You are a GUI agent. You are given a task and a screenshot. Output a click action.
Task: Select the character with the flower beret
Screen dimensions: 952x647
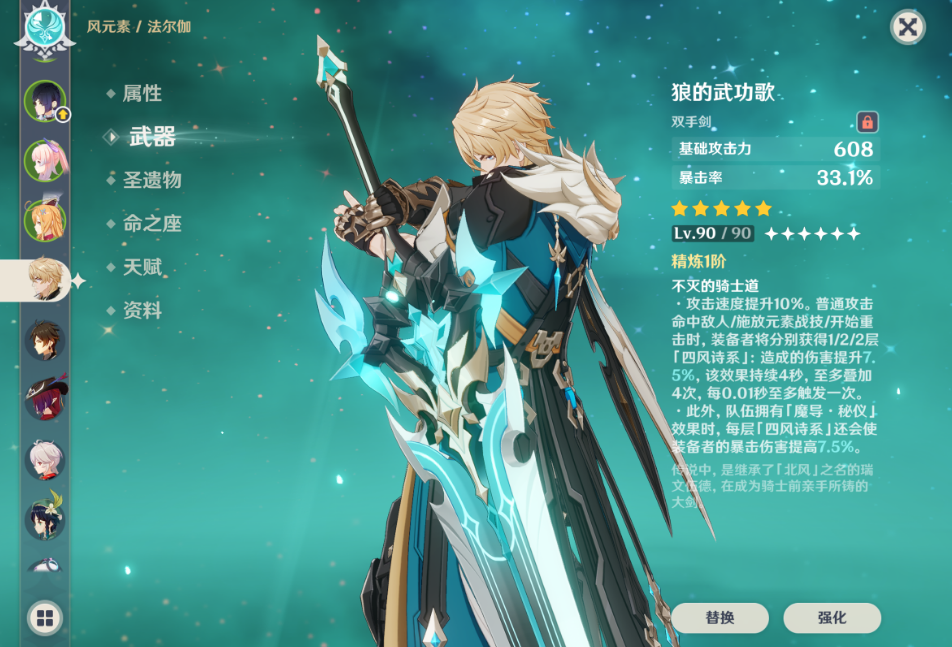point(45,519)
